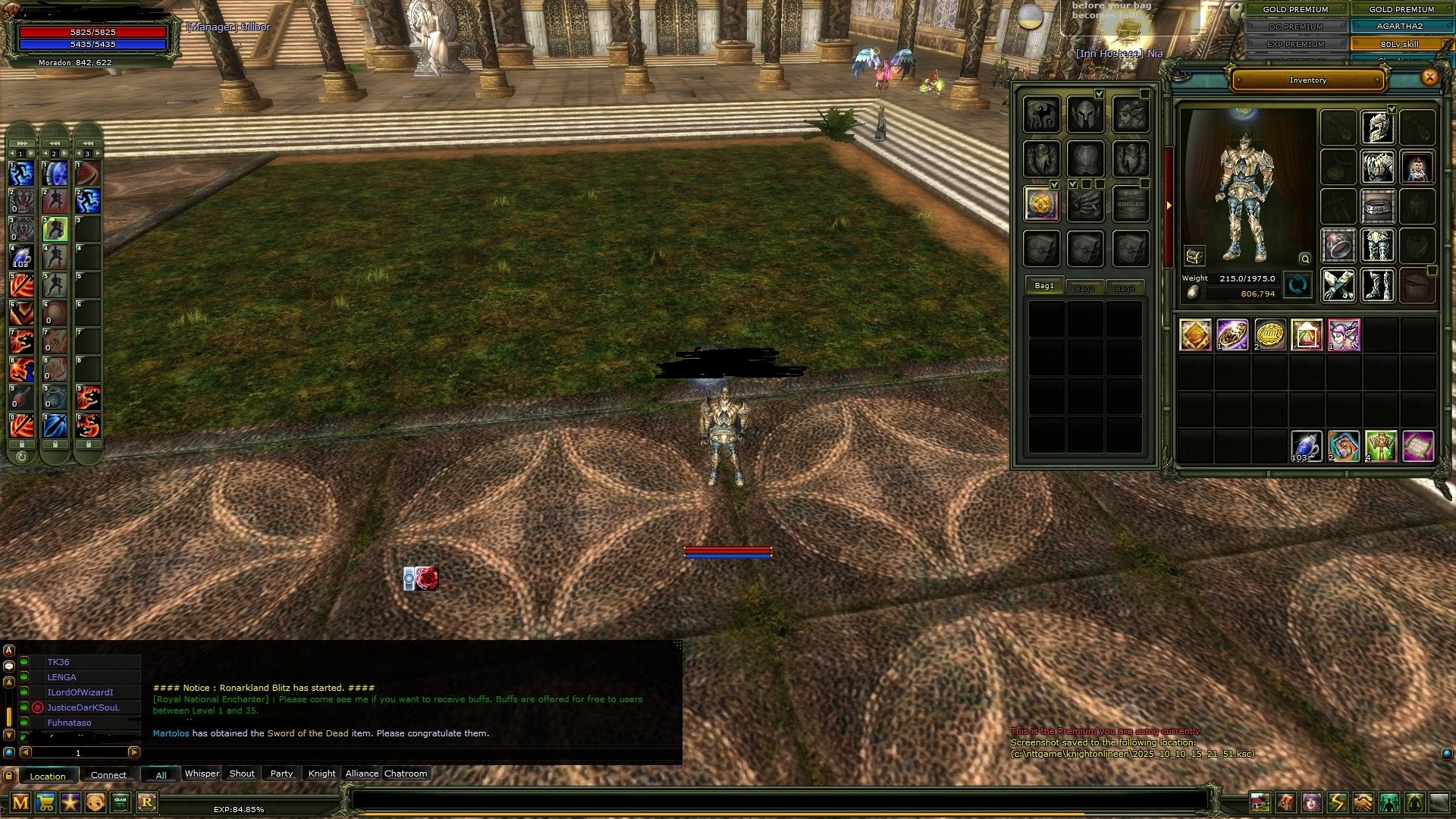Select LENGA in the player list
This screenshot has height=819, width=1456.
tap(61, 677)
